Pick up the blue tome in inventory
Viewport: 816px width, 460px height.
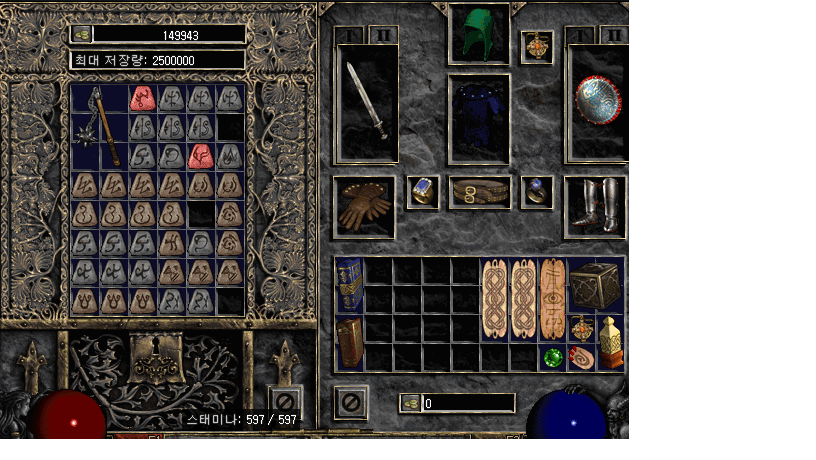(x=349, y=285)
